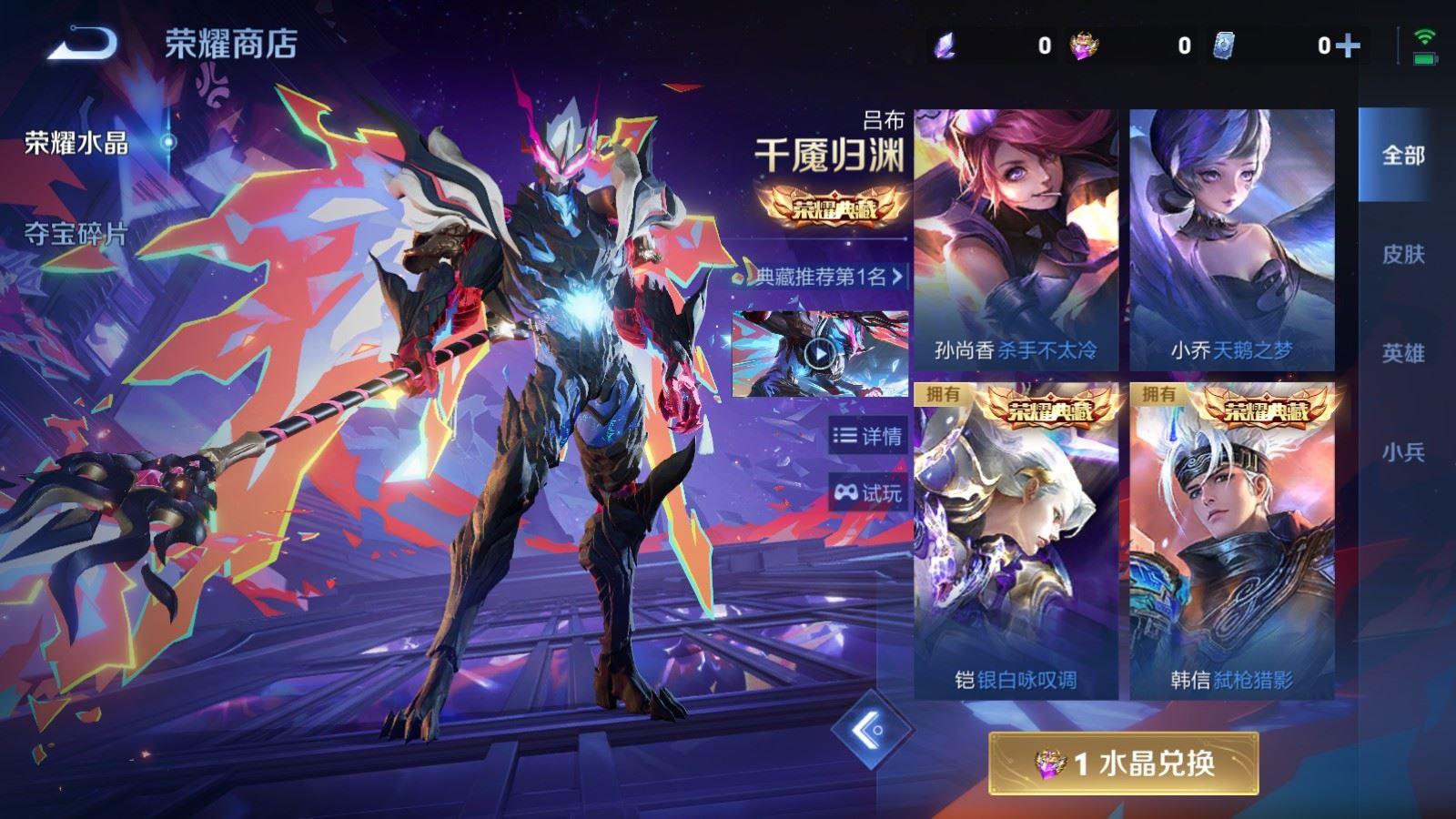Open the 荣耀水晶 section in the sidebar
This screenshot has width=1456, height=819.
click(x=77, y=141)
